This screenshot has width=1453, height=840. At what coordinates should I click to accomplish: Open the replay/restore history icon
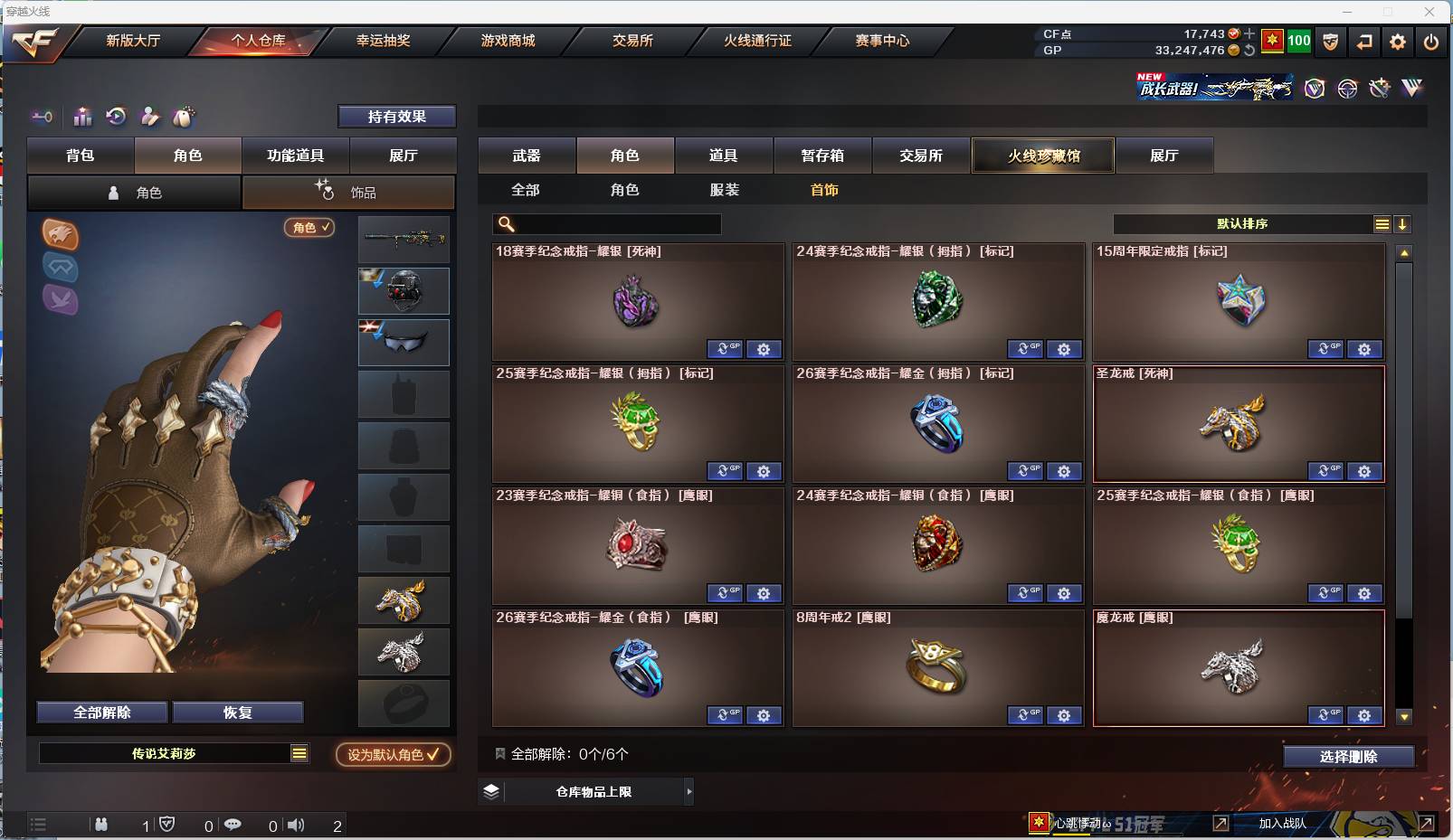pos(116,117)
